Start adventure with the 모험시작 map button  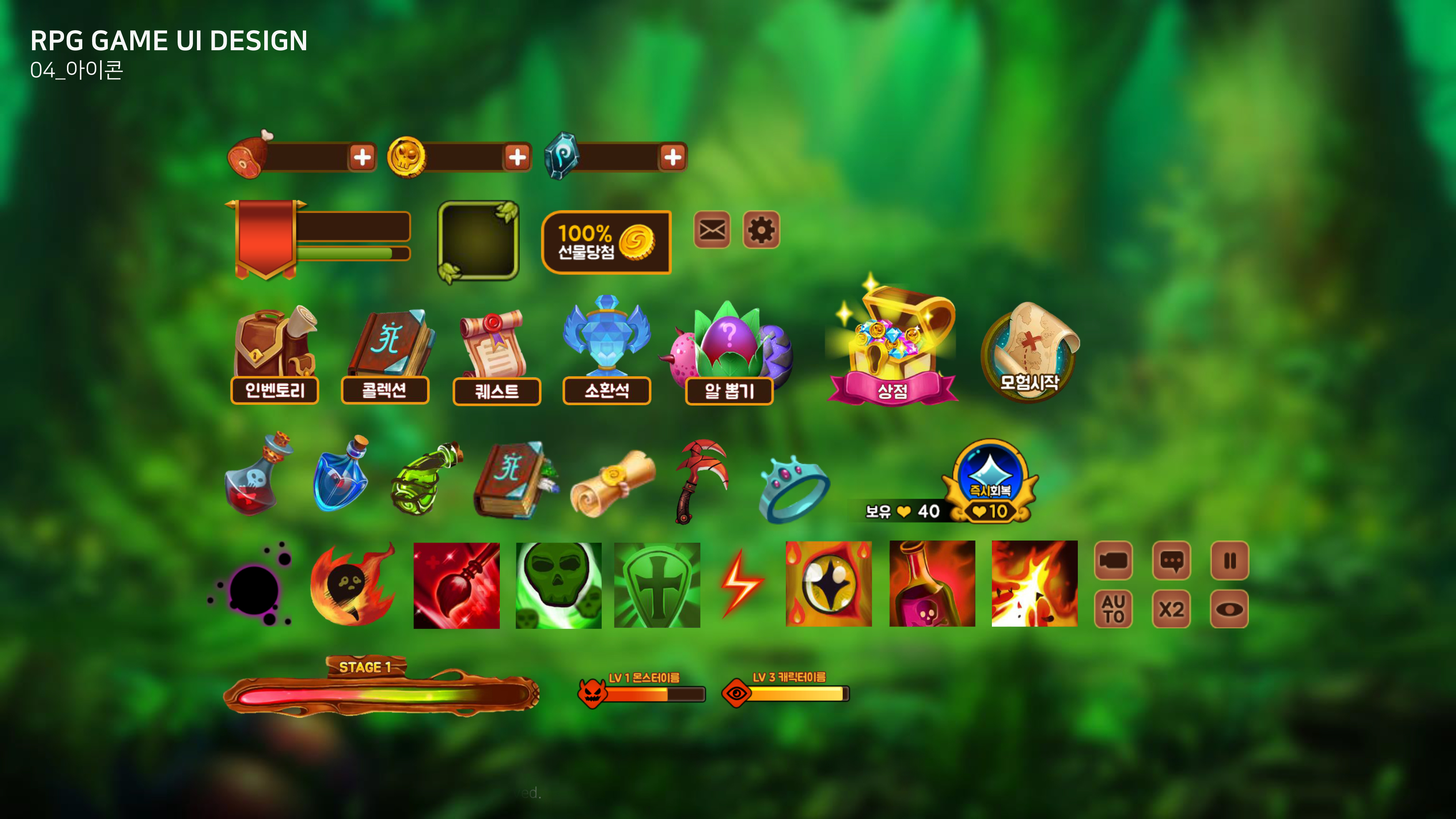pyautogui.click(x=1029, y=353)
